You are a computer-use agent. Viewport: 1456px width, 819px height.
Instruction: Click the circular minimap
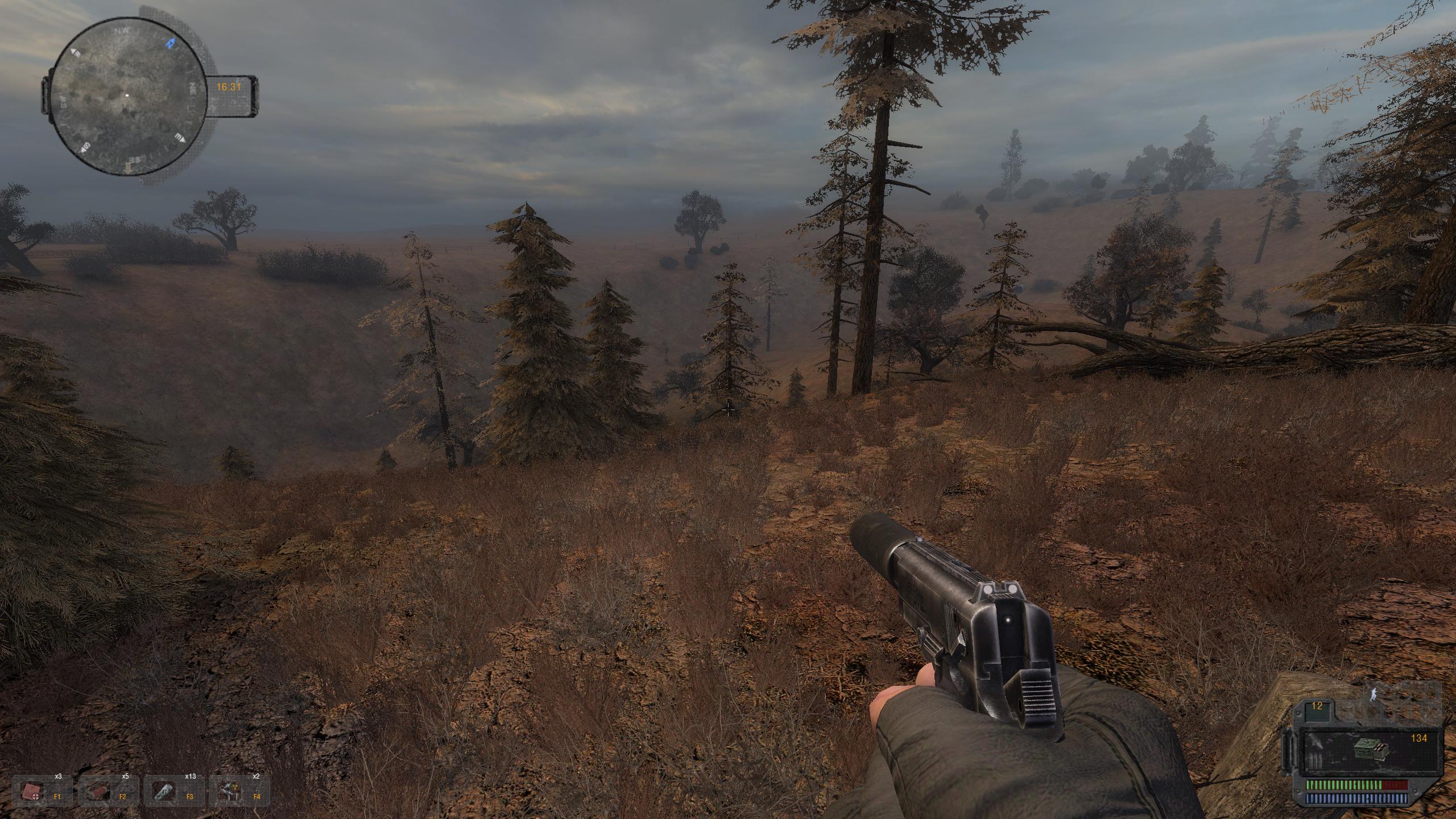pos(127,96)
